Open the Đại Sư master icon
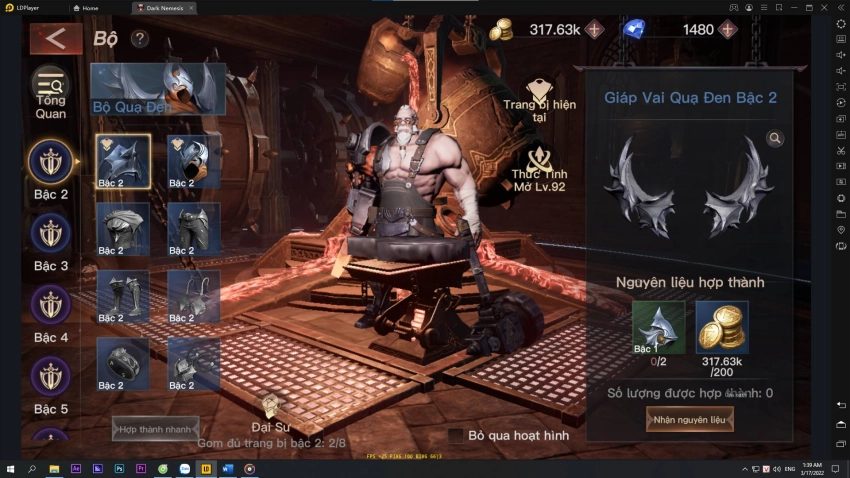Image resolution: width=850 pixels, height=478 pixels. (270, 408)
